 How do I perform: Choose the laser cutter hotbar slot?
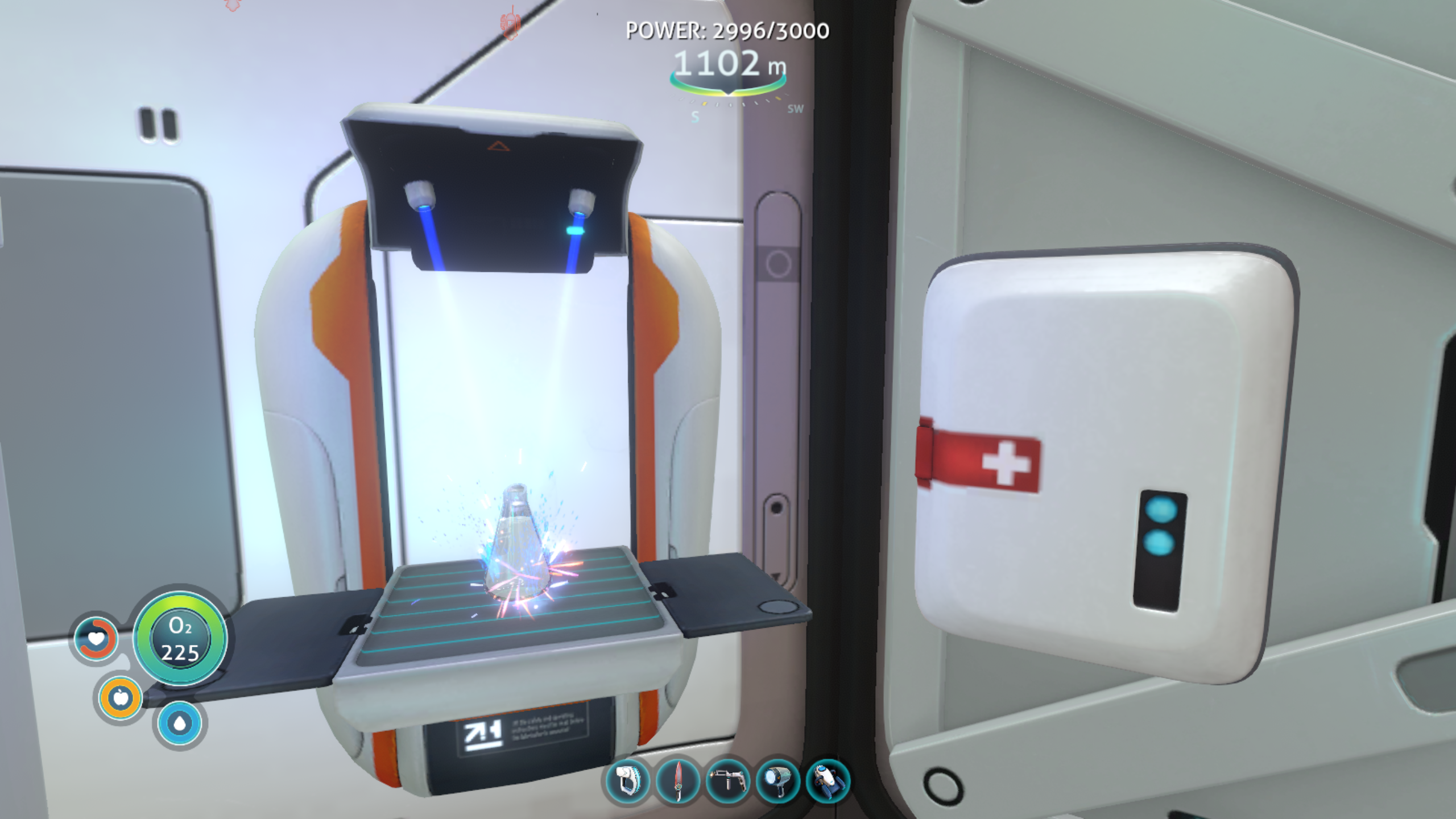click(727, 781)
